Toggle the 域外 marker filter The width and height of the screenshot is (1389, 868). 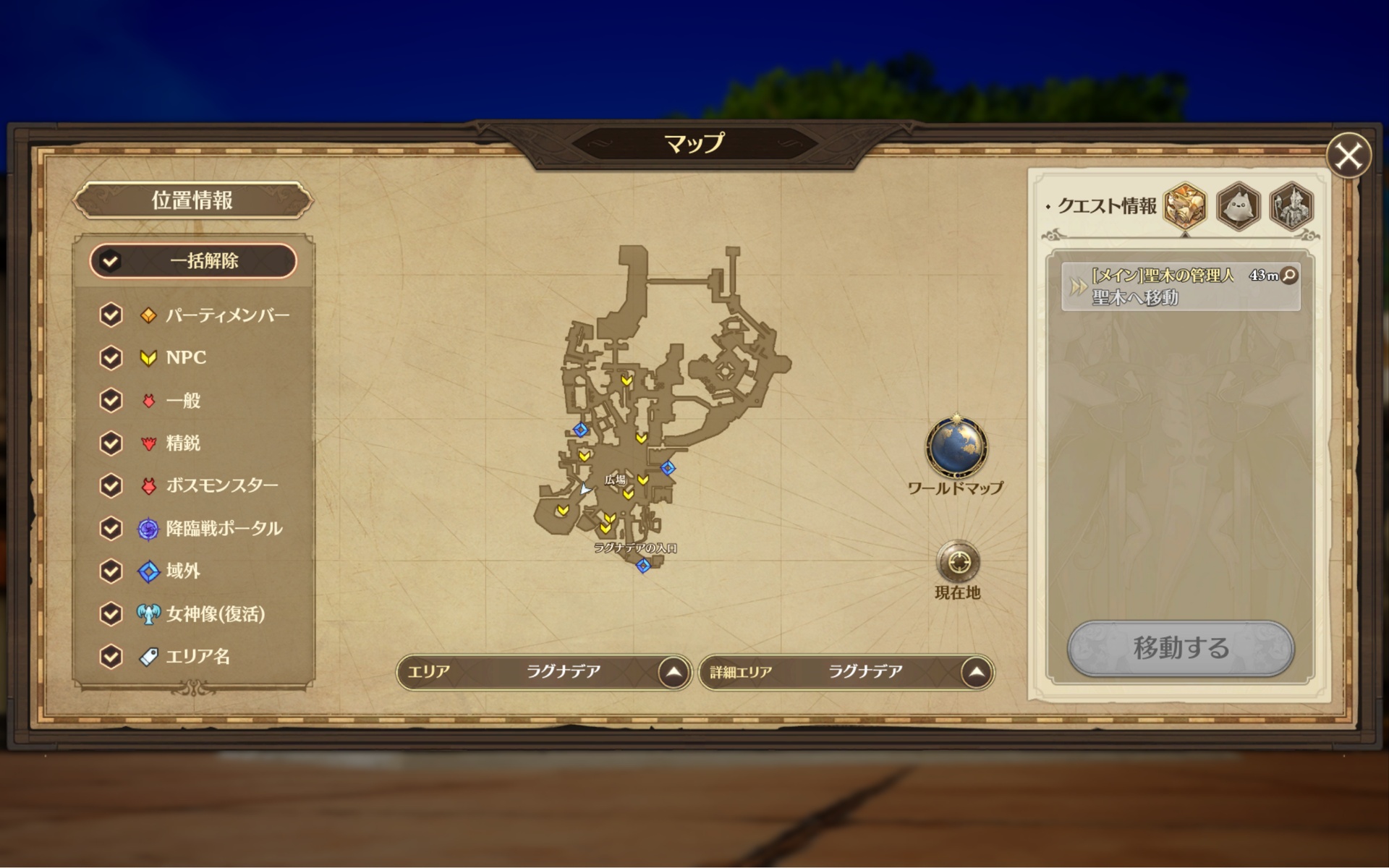point(111,571)
